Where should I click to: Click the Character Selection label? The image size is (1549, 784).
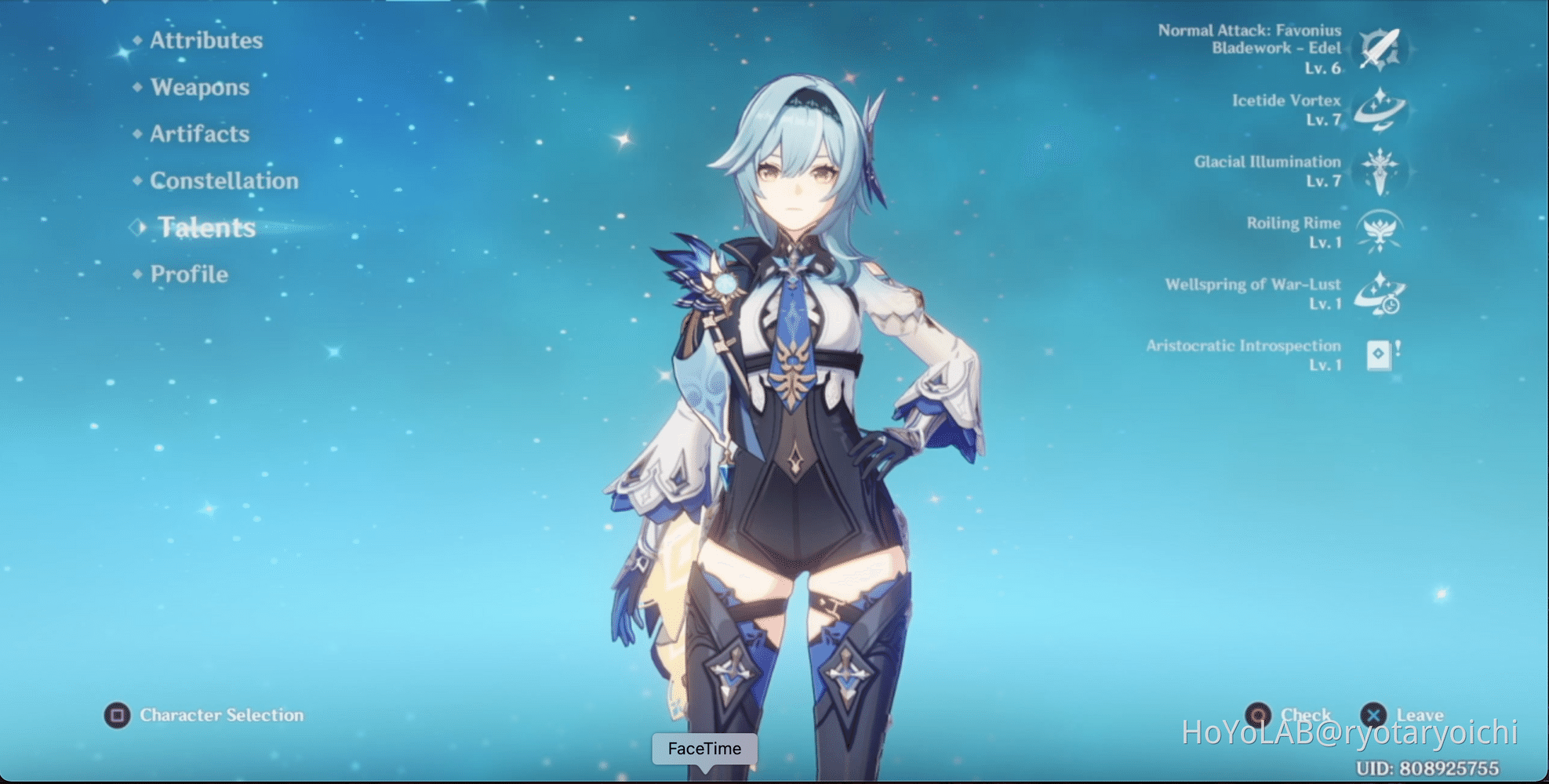pyautogui.click(x=220, y=715)
